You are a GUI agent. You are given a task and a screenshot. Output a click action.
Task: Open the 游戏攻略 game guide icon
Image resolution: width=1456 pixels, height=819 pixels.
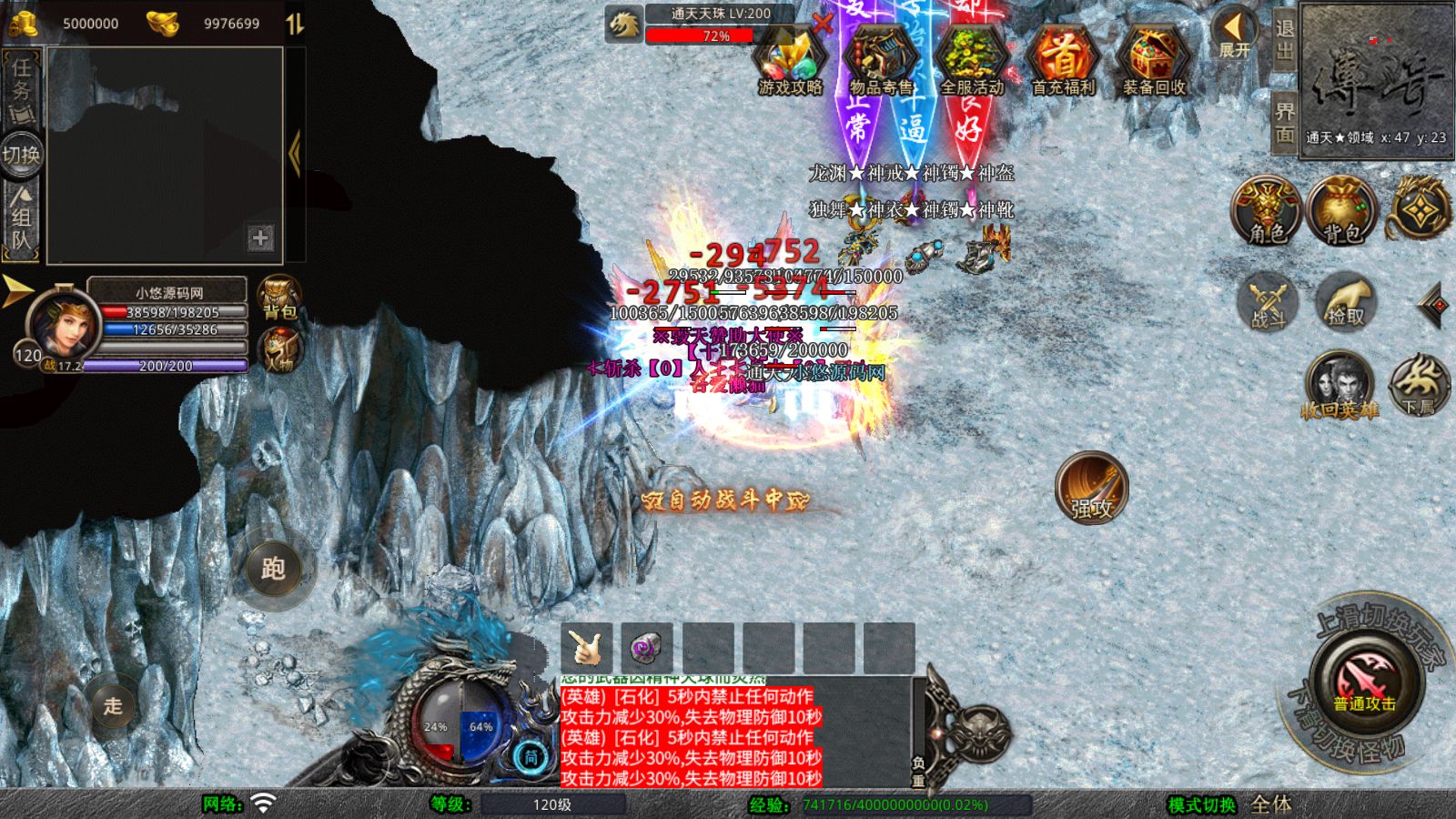pos(790,62)
